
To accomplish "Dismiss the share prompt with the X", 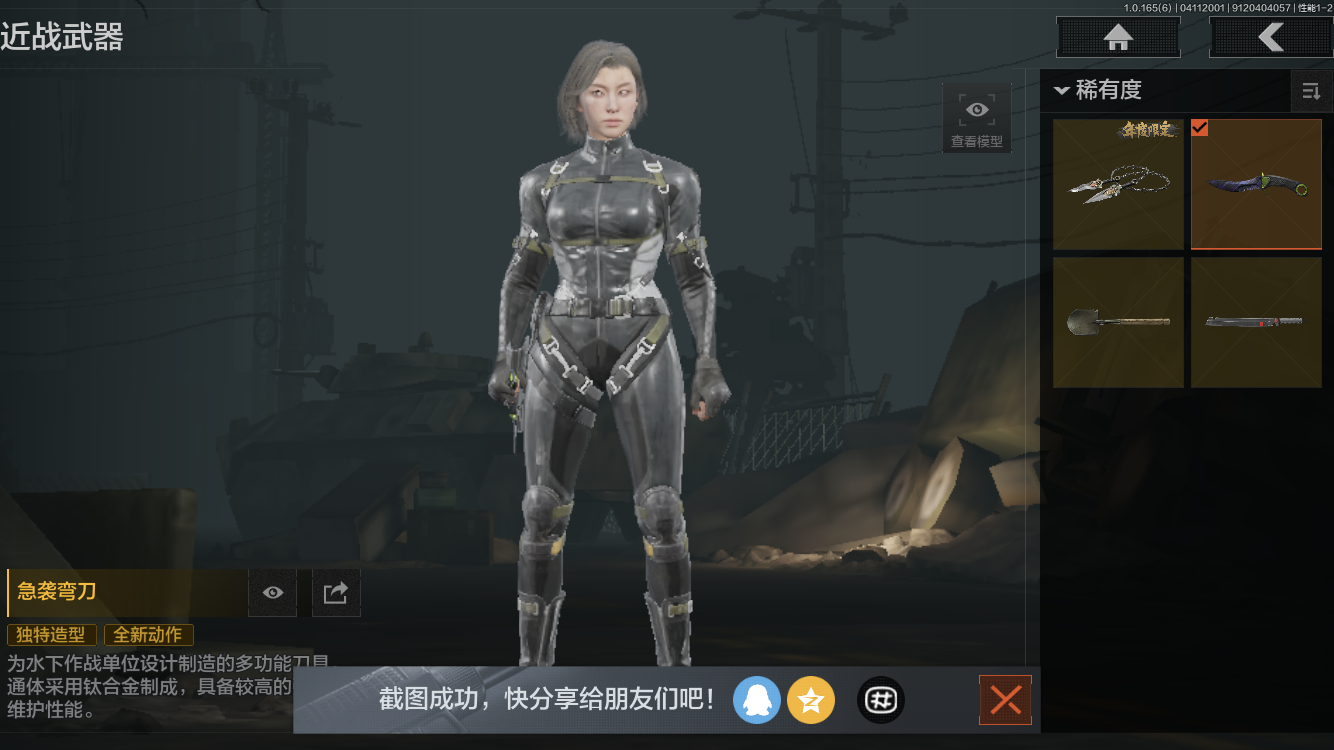I will (1005, 700).
